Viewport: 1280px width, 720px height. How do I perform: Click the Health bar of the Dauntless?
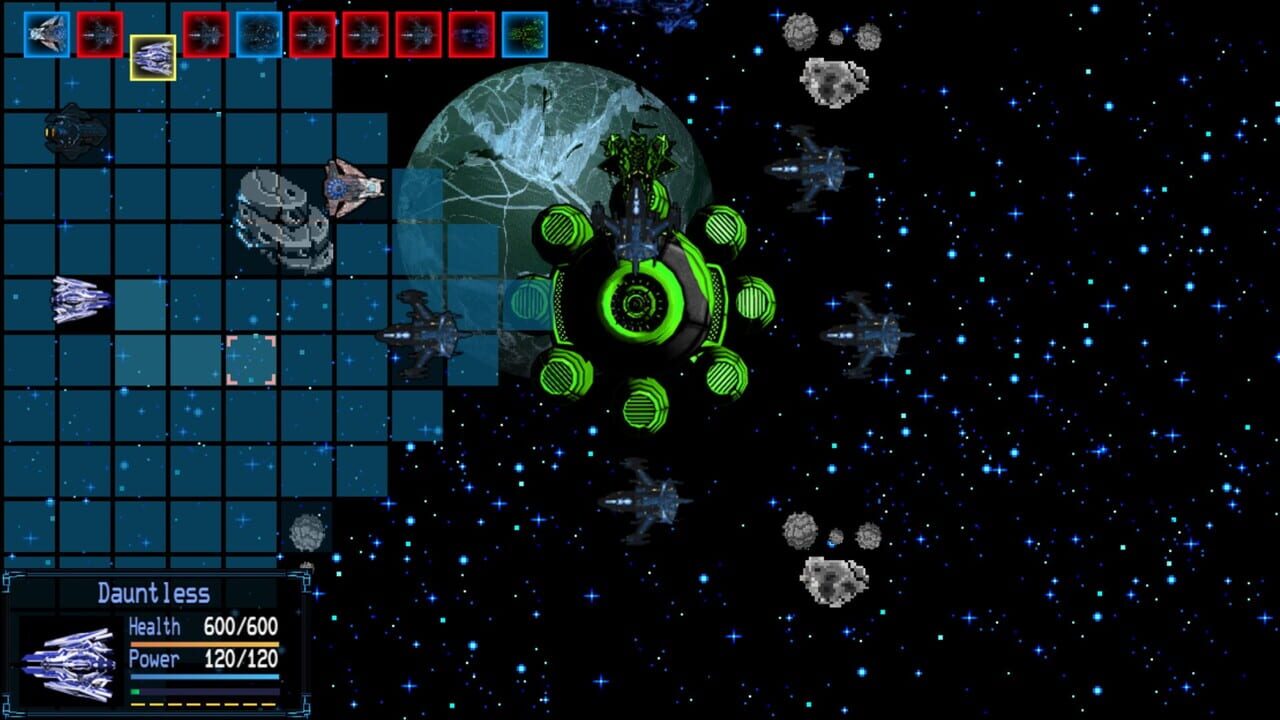coord(205,644)
